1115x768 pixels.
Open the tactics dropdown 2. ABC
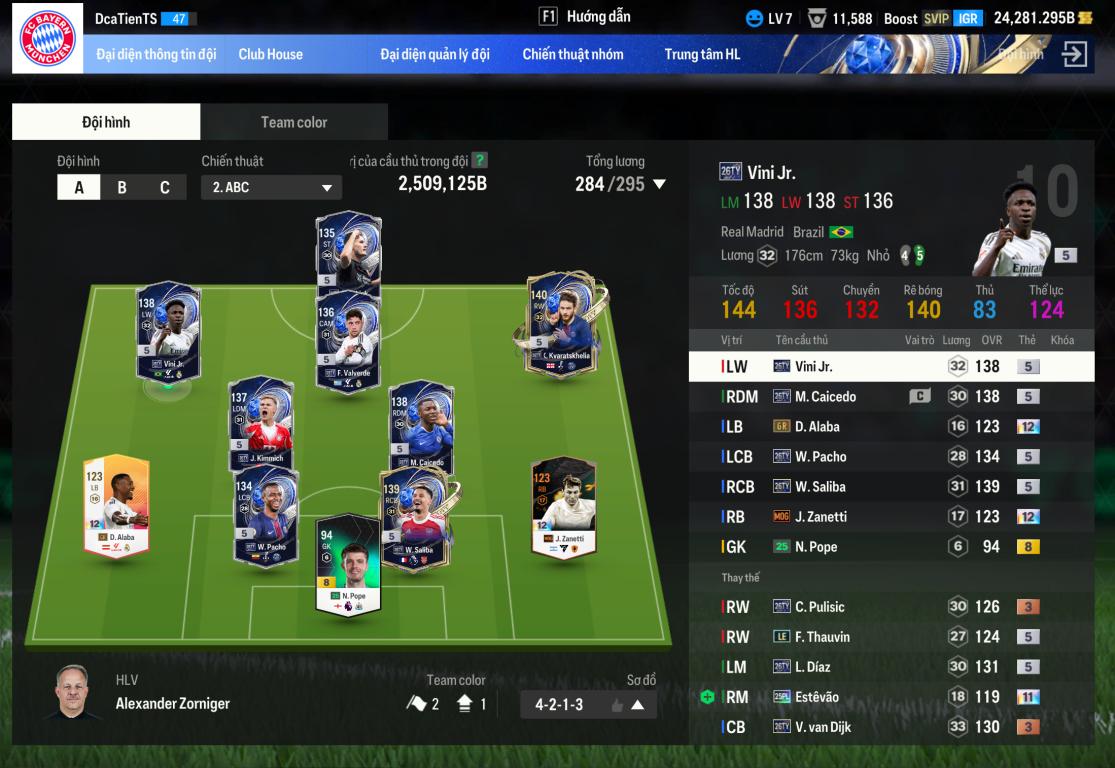coord(271,187)
